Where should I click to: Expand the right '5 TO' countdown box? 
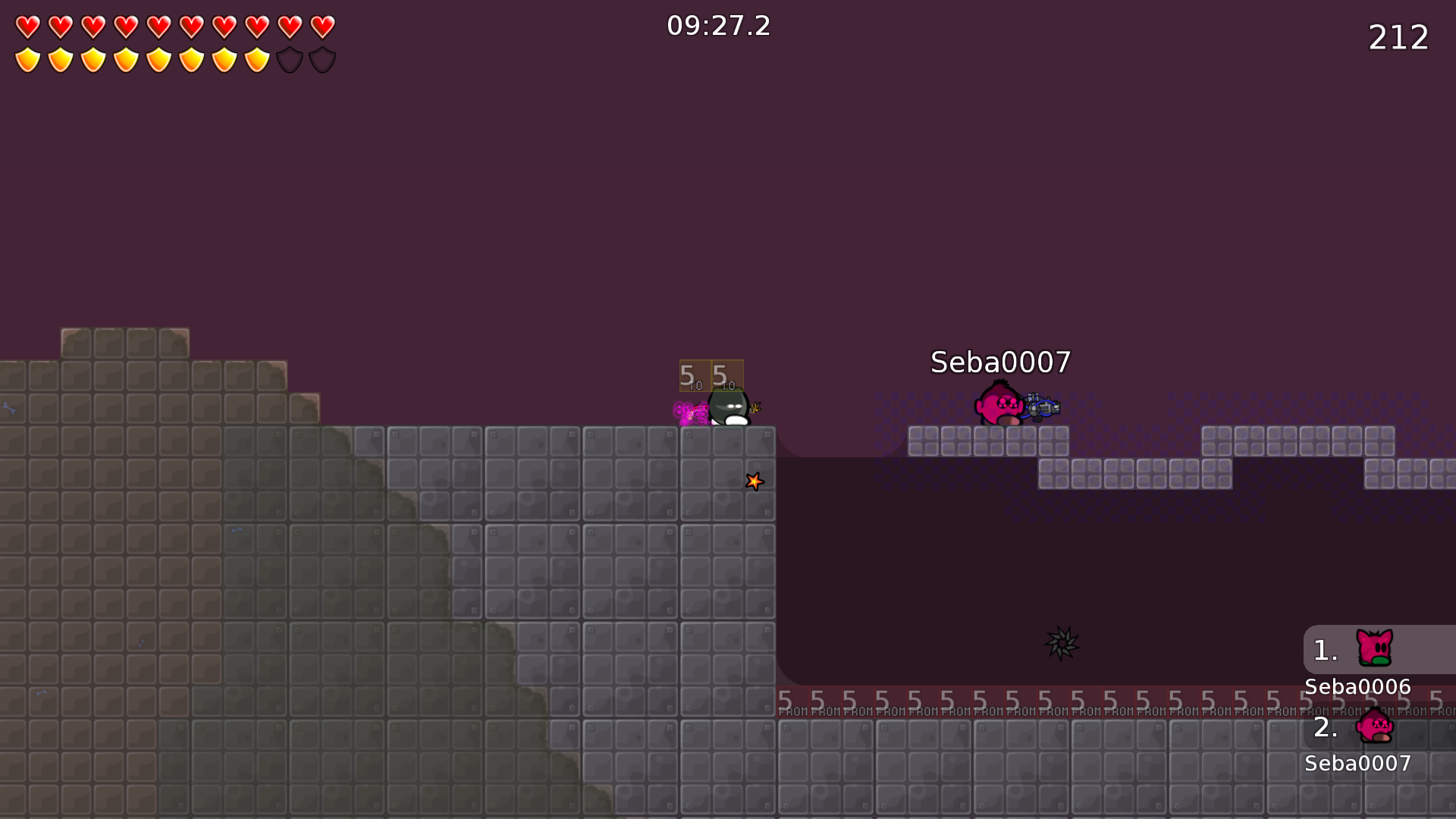point(726,375)
